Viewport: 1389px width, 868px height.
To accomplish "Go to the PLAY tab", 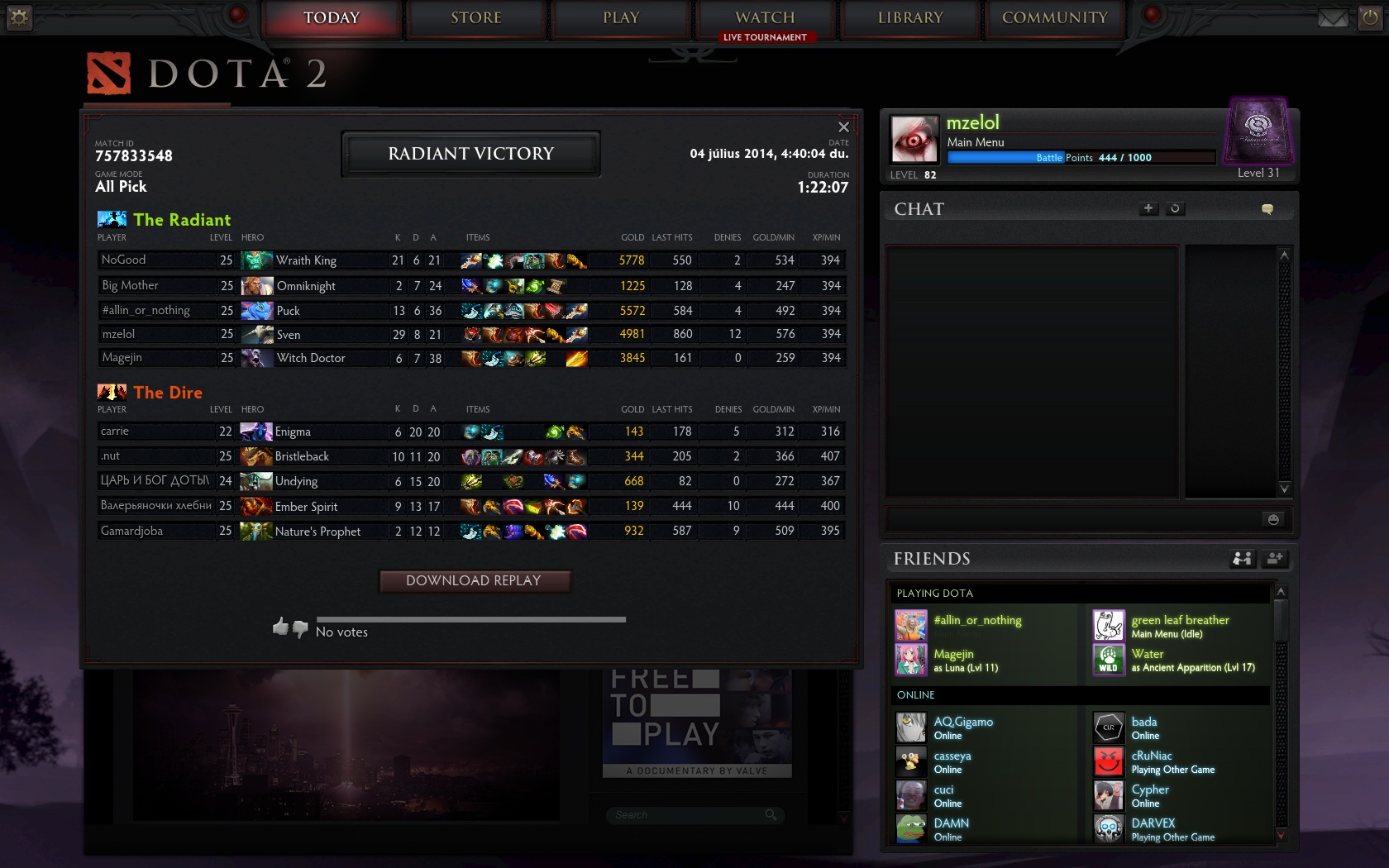I will click(x=621, y=18).
